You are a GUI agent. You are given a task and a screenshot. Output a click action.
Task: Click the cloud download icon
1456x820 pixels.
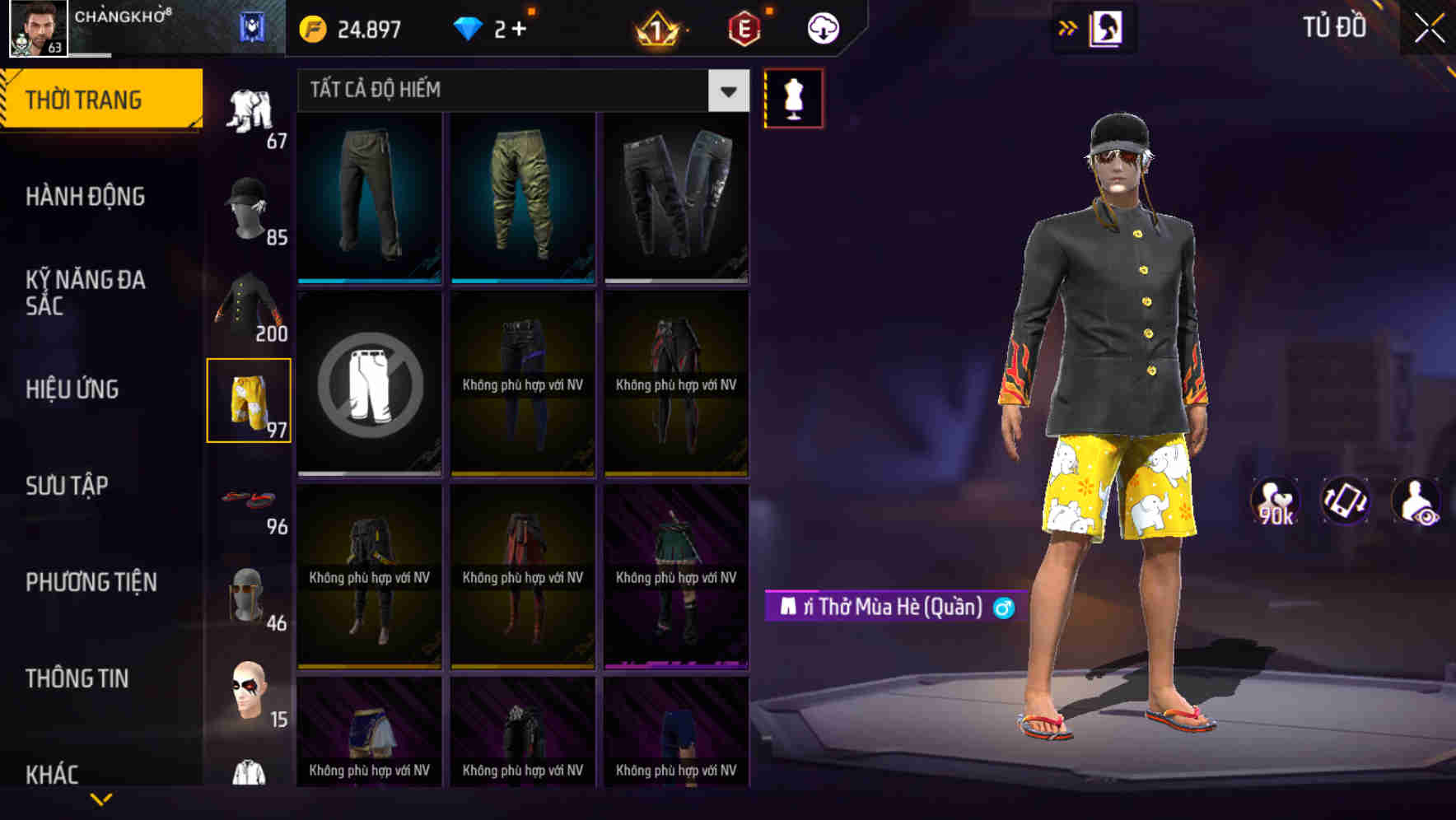823,27
